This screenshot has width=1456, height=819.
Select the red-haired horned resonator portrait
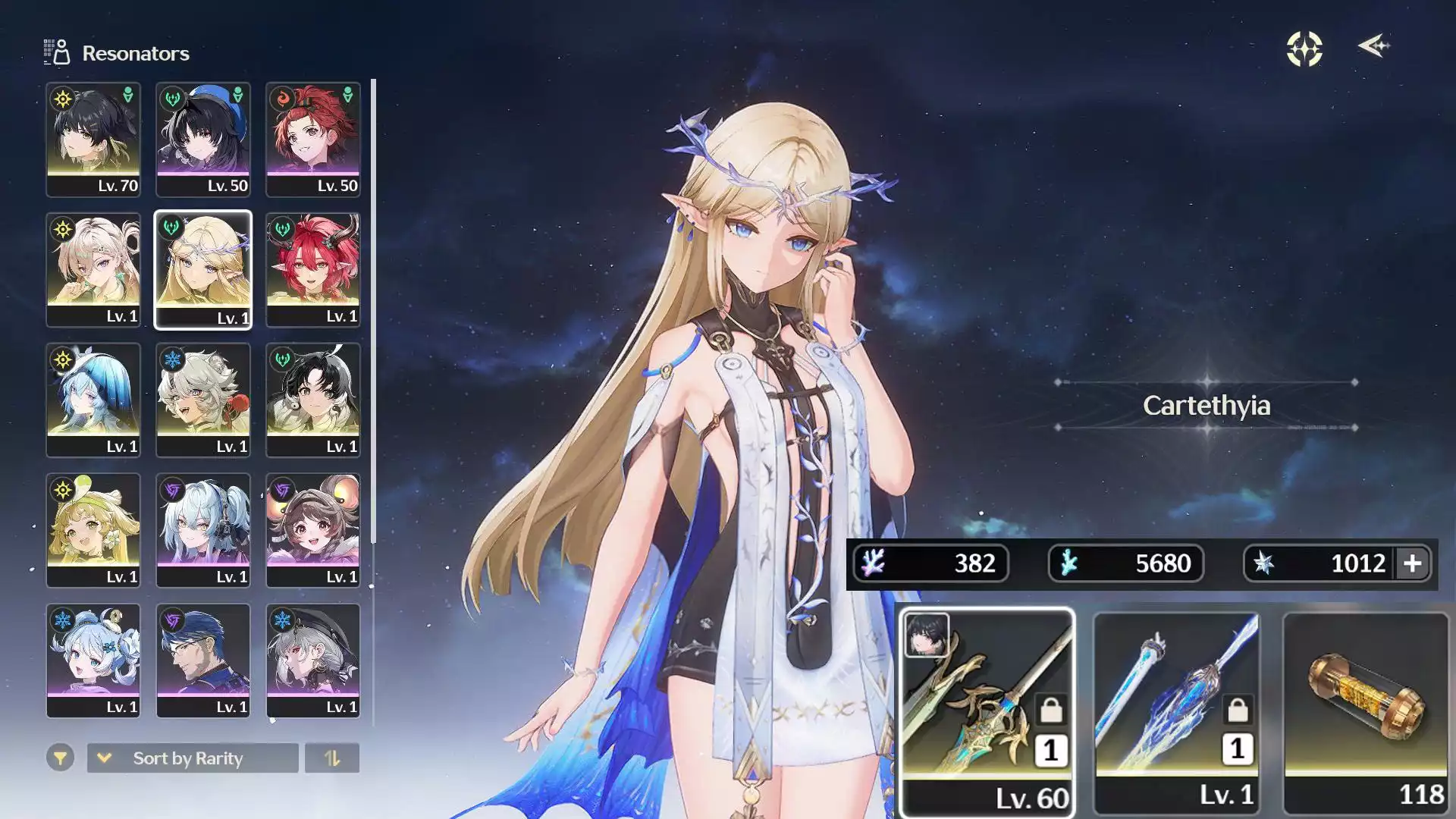click(x=312, y=269)
